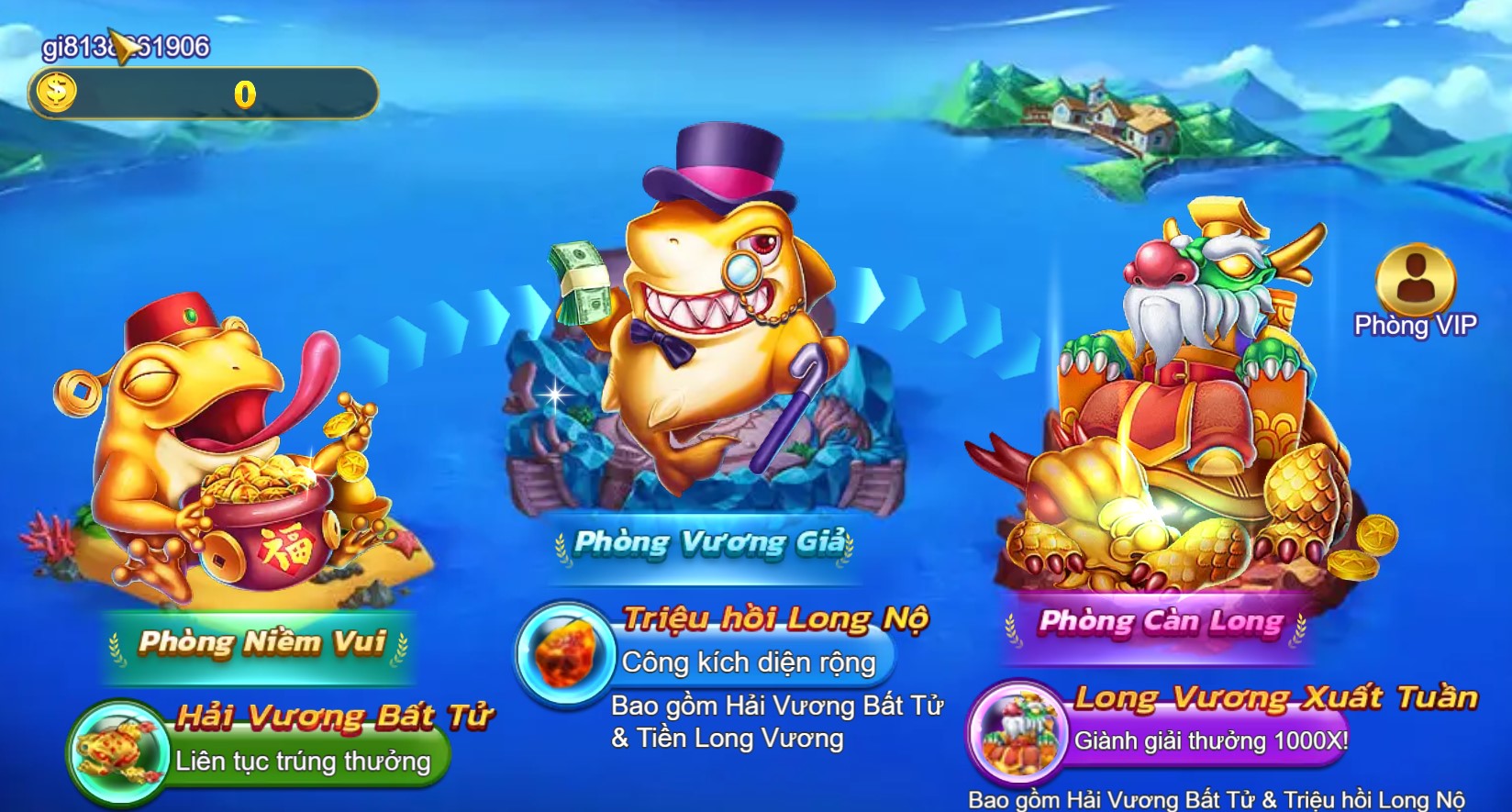Click 'Bao gồm Hải Vương Bất Tử' text
The width and height of the screenshot is (1512, 812).
tap(778, 705)
